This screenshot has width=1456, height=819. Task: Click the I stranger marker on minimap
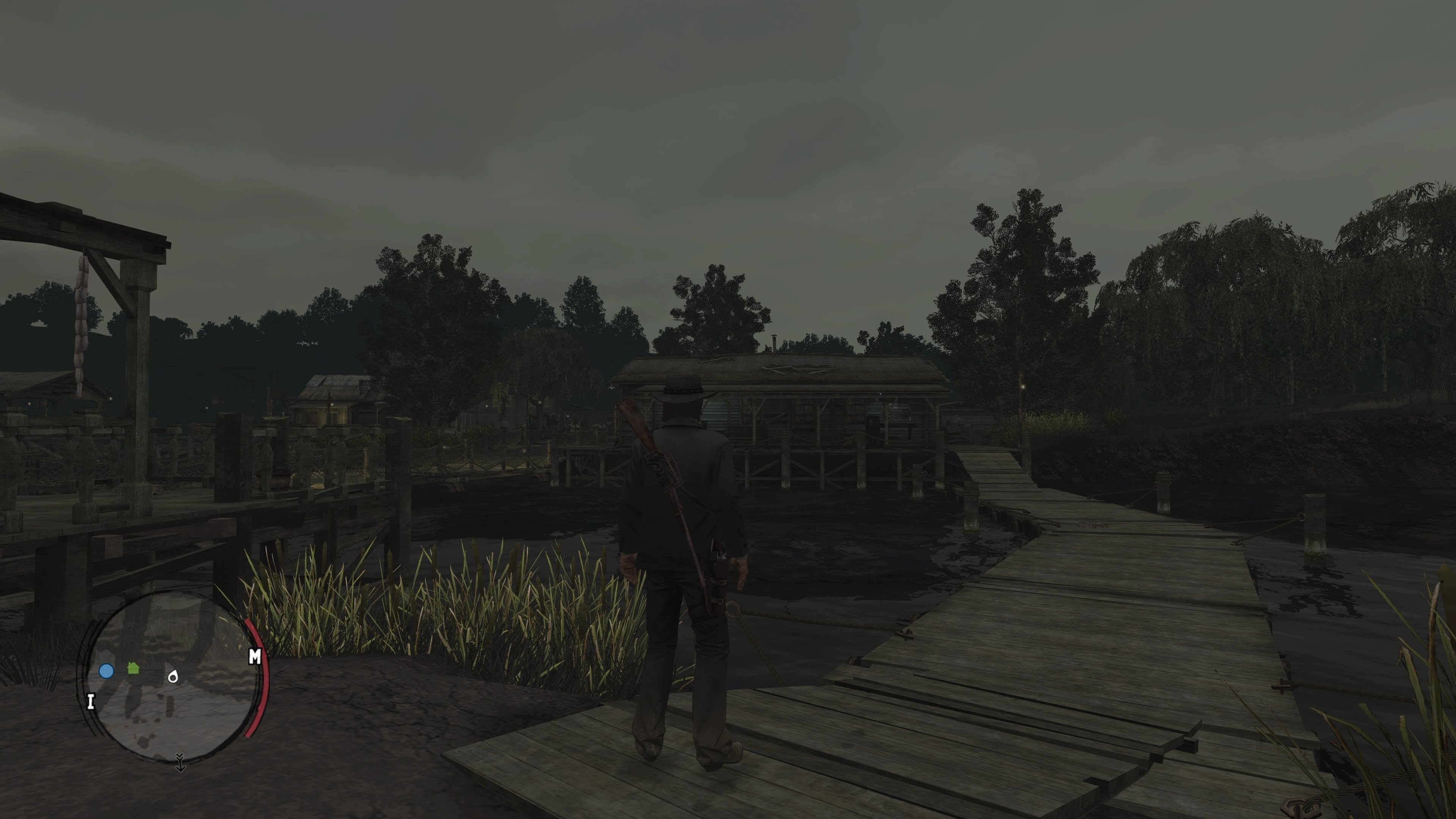[x=91, y=702]
